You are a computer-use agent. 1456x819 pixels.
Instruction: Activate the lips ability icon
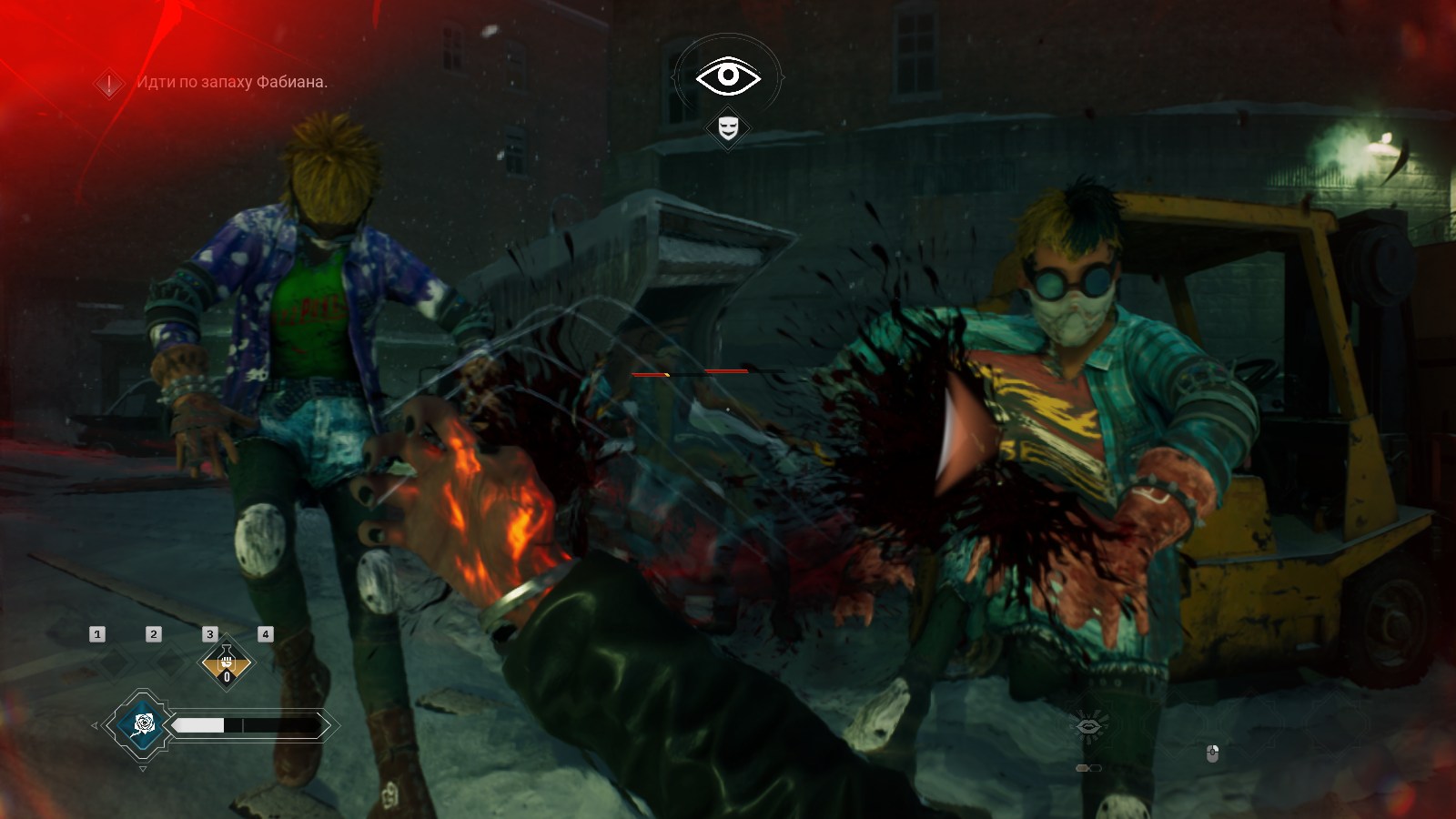click(1088, 725)
